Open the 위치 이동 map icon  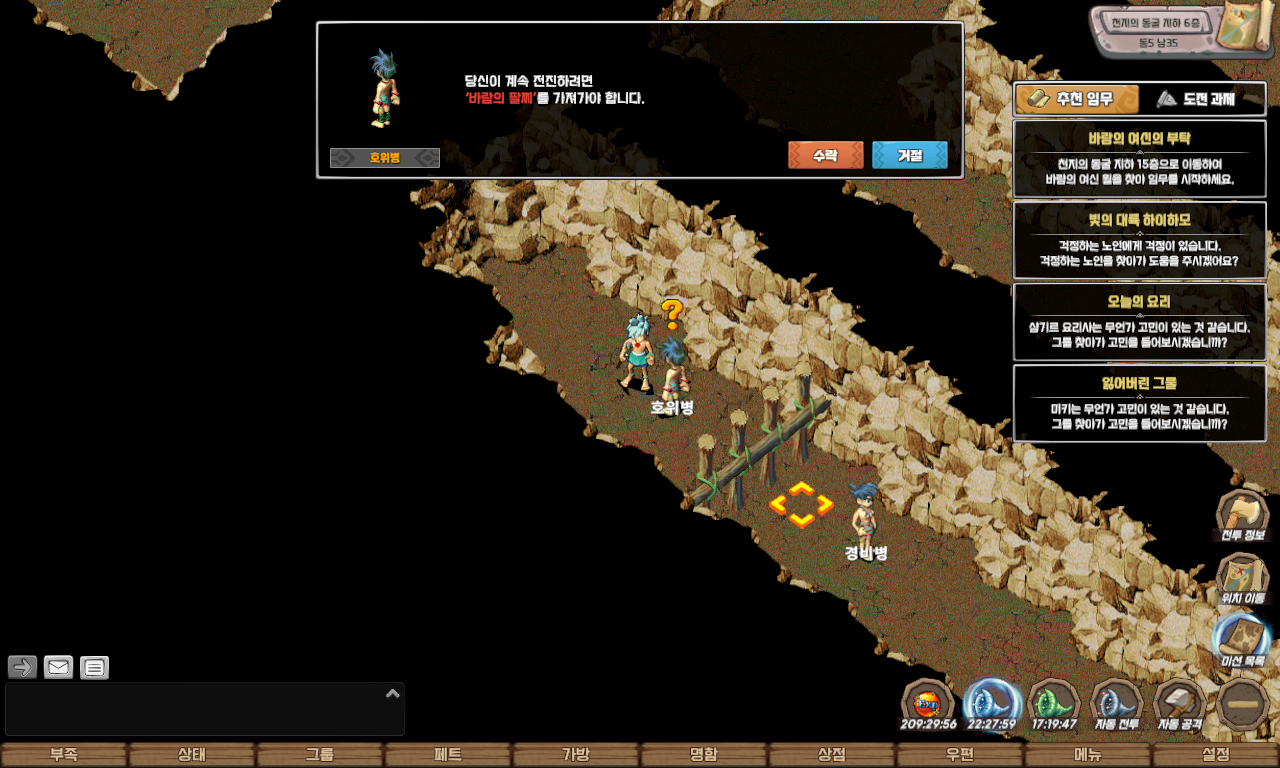point(1242,578)
